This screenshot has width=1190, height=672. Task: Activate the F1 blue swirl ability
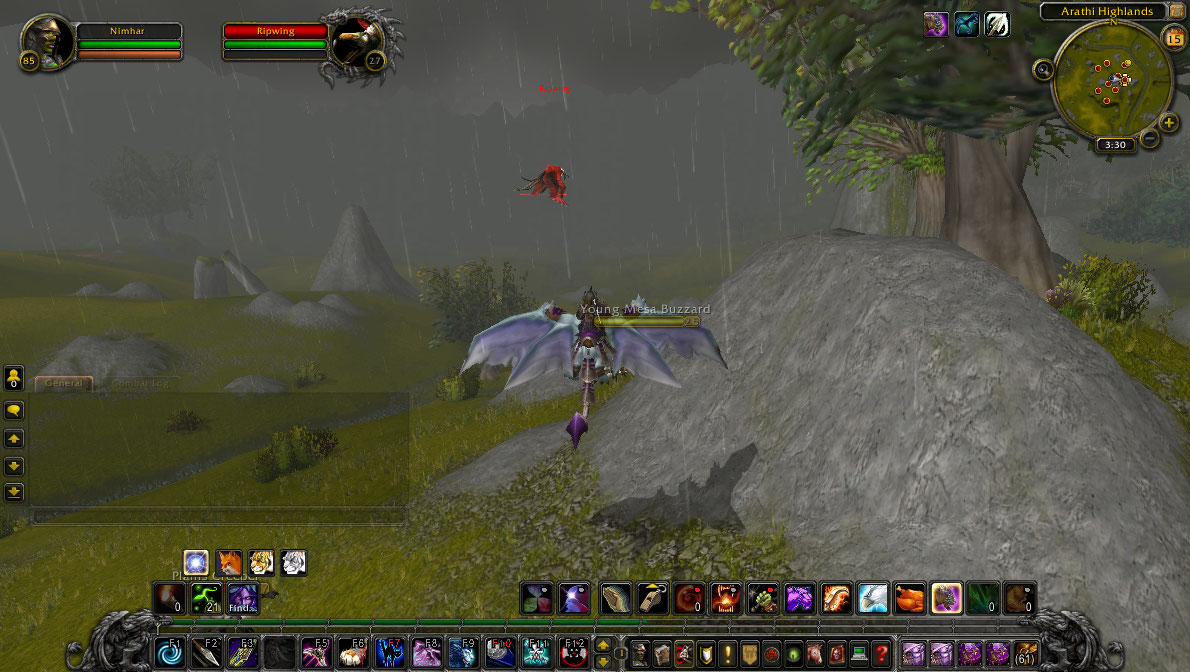point(168,653)
